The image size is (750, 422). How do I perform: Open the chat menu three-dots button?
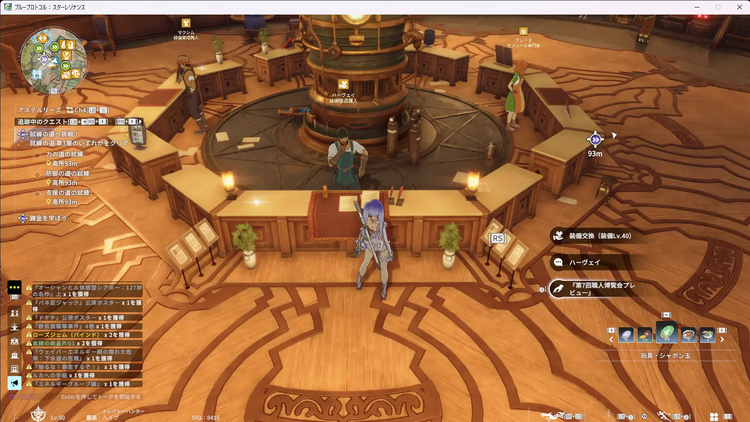click(14, 287)
